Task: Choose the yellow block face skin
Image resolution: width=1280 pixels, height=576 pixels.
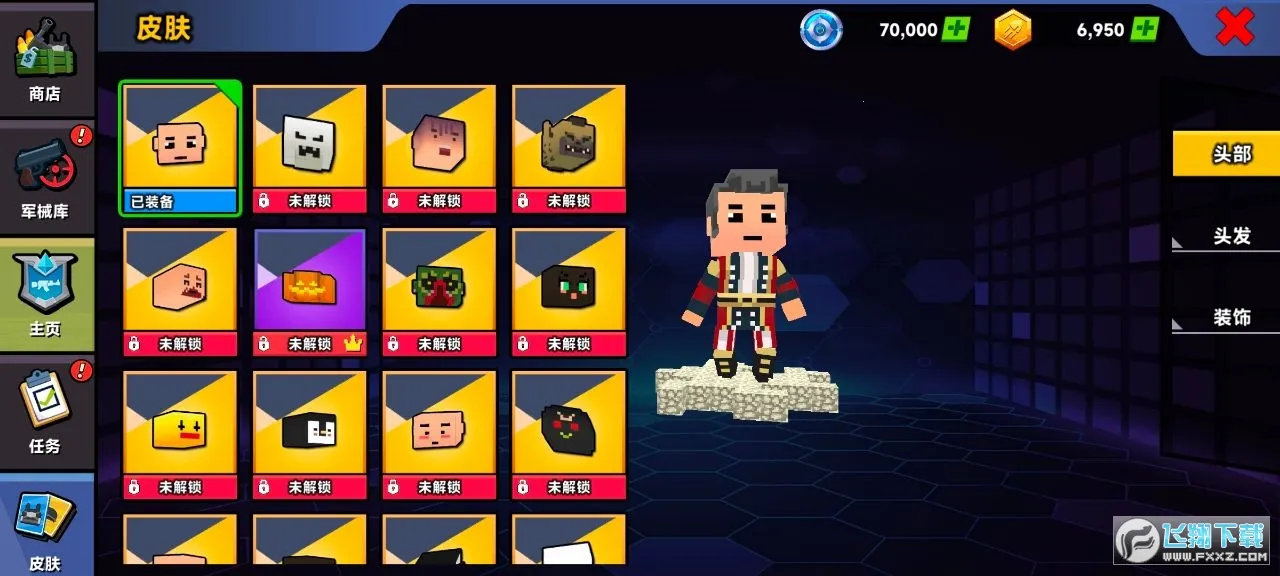Action: click(x=180, y=434)
